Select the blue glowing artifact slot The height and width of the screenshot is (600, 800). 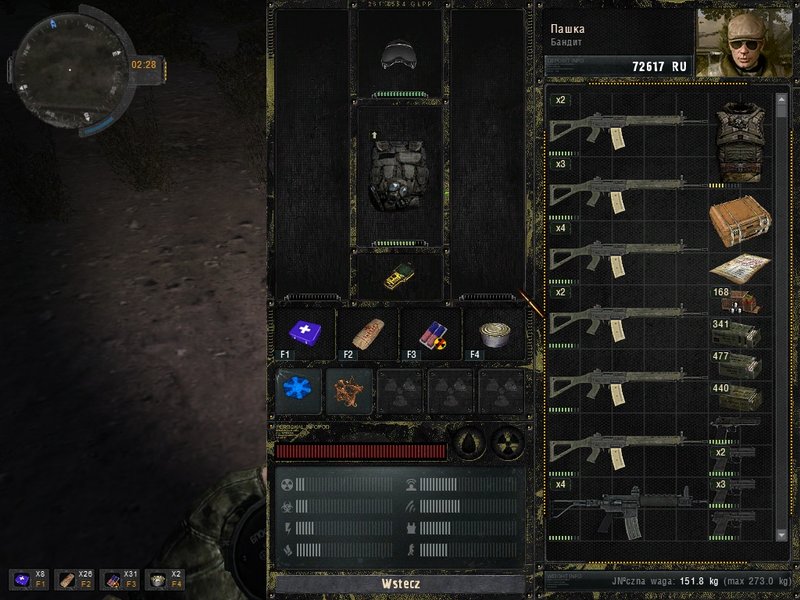pyautogui.click(x=299, y=390)
